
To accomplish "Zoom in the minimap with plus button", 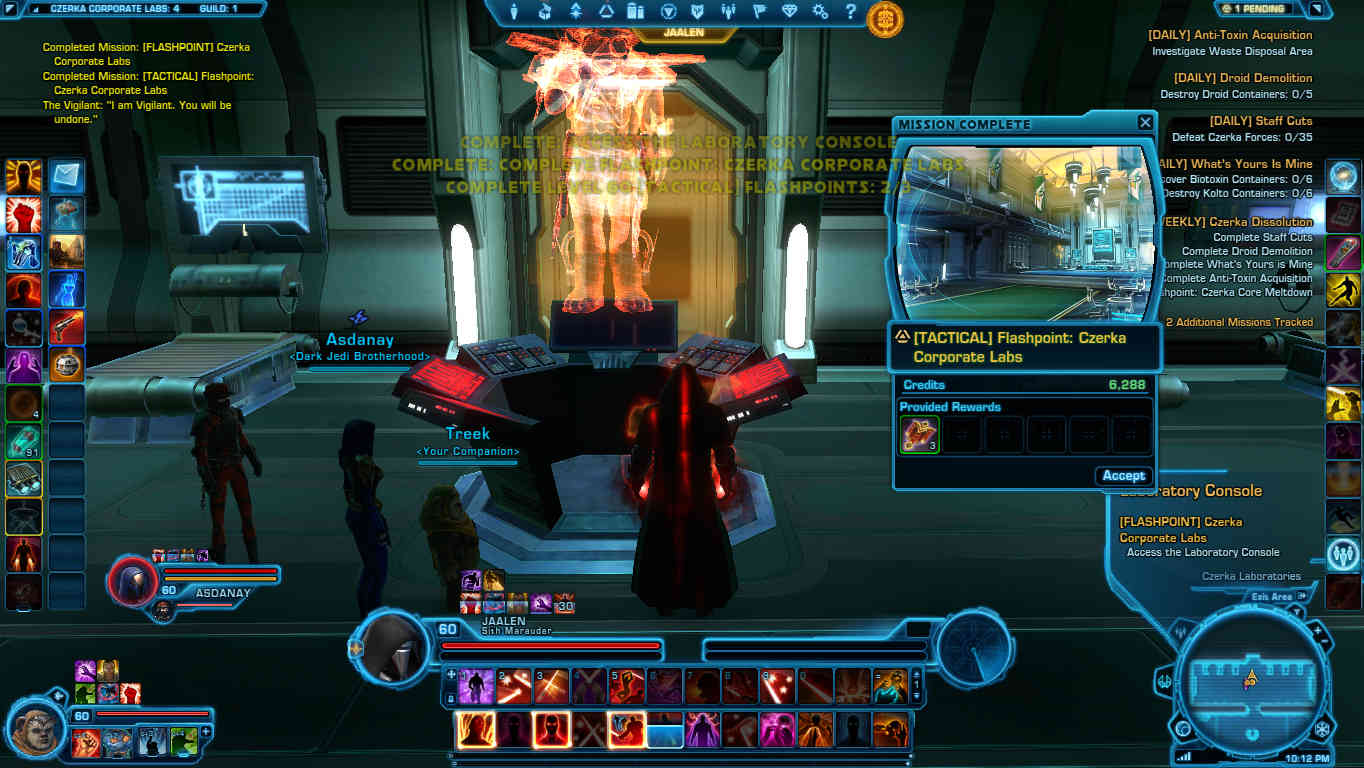I will tap(1316, 631).
